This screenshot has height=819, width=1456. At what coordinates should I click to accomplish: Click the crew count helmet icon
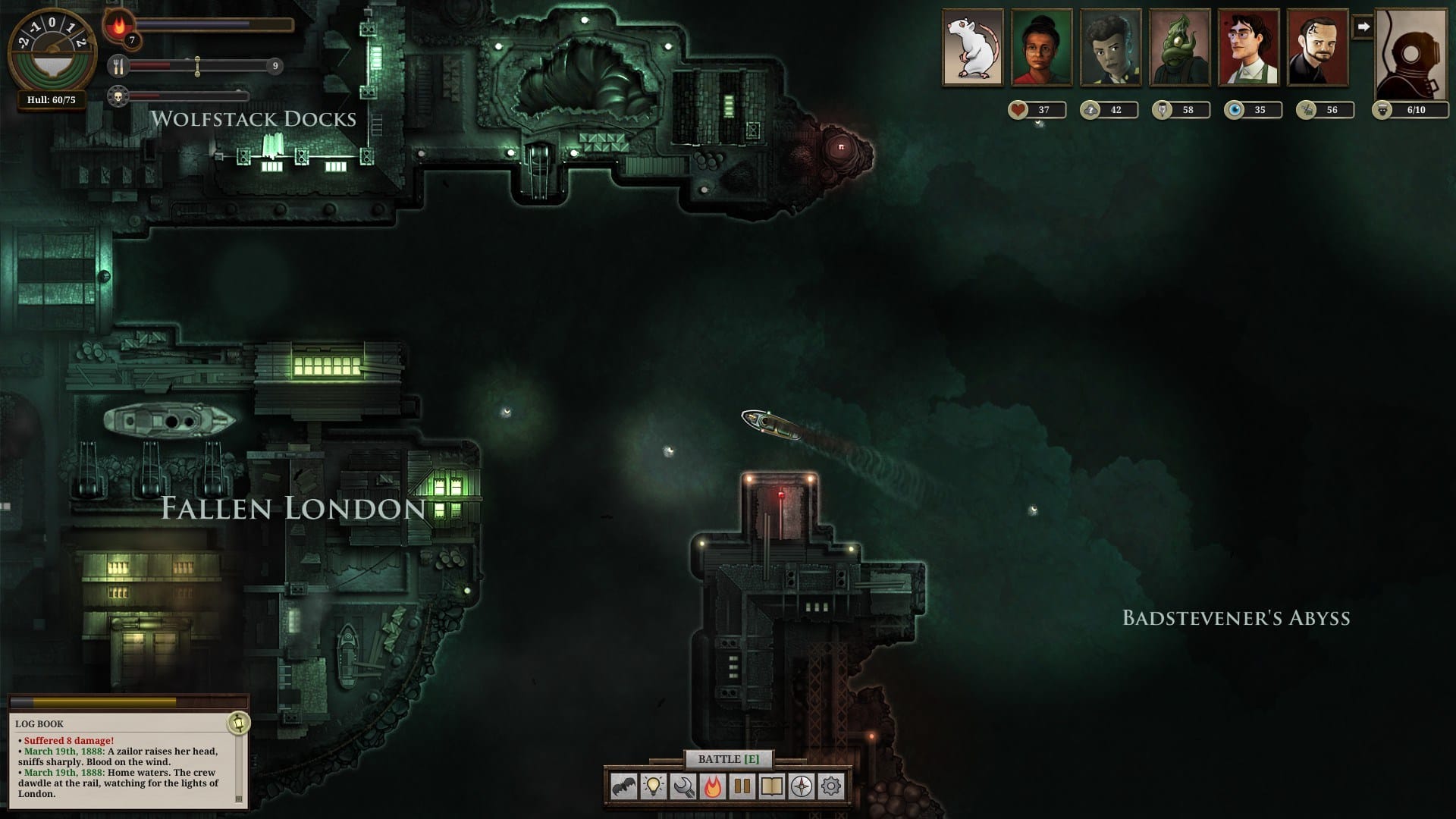tap(1385, 109)
